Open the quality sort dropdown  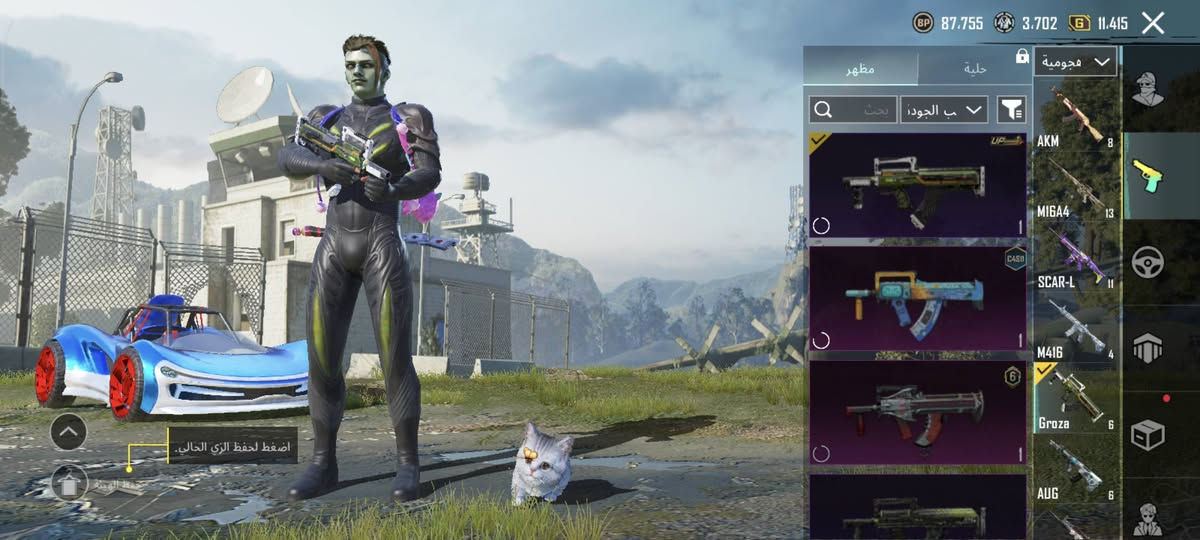coord(943,109)
